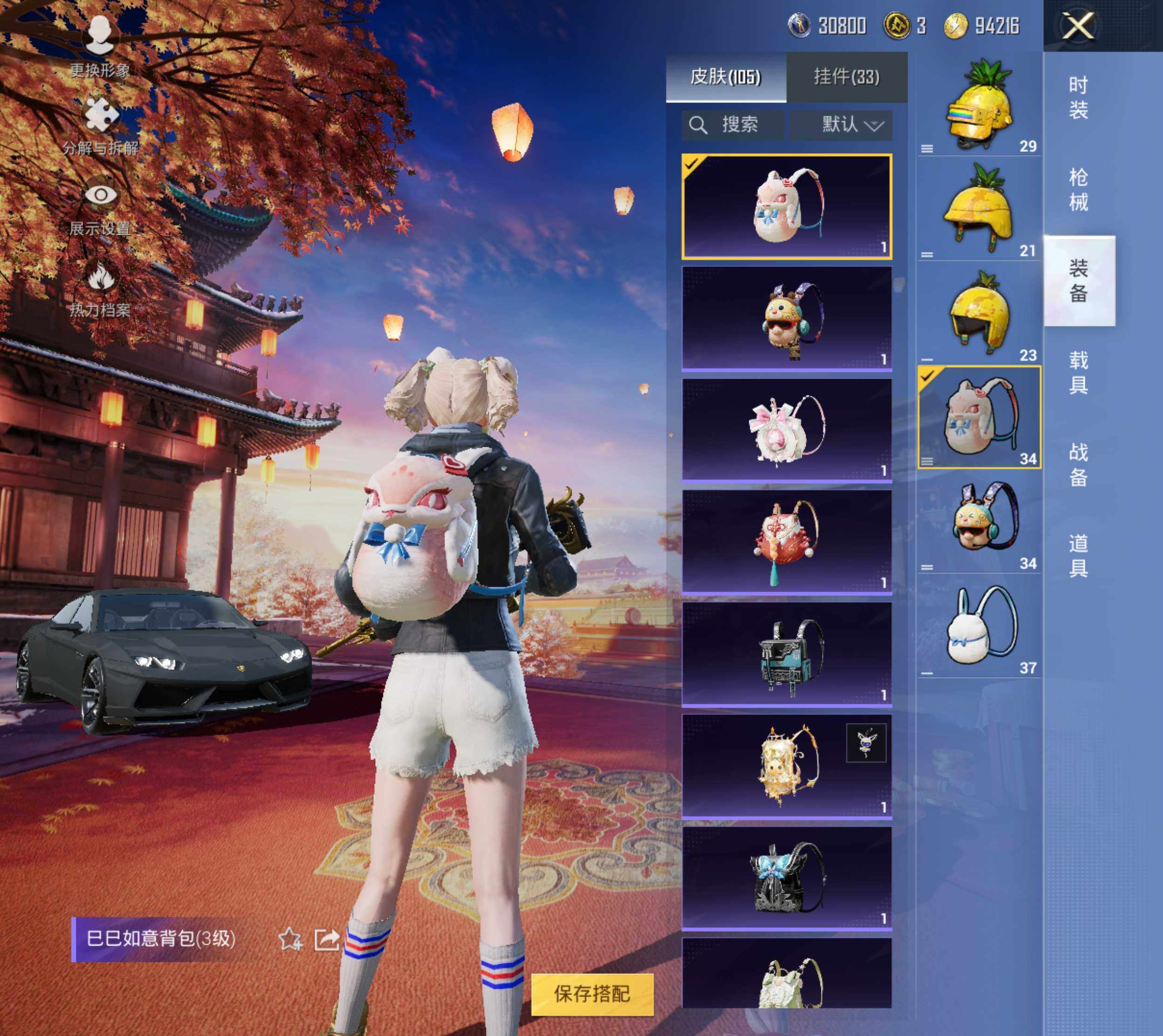
Task: Open the 挂件(33) pendants tab
Action: 847,77
